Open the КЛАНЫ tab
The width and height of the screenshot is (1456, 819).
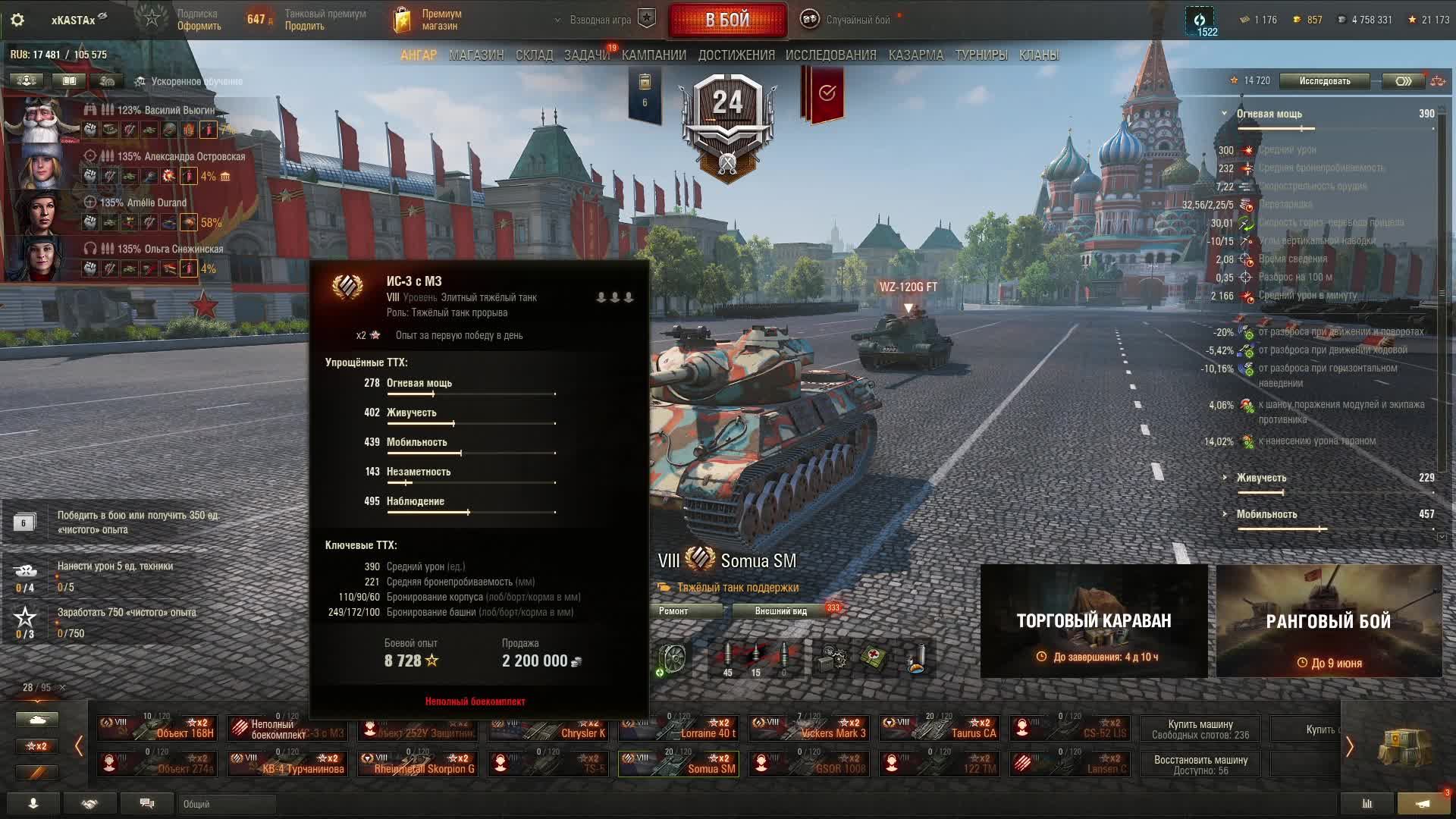pyautogui.click(x=1038, y=55)
